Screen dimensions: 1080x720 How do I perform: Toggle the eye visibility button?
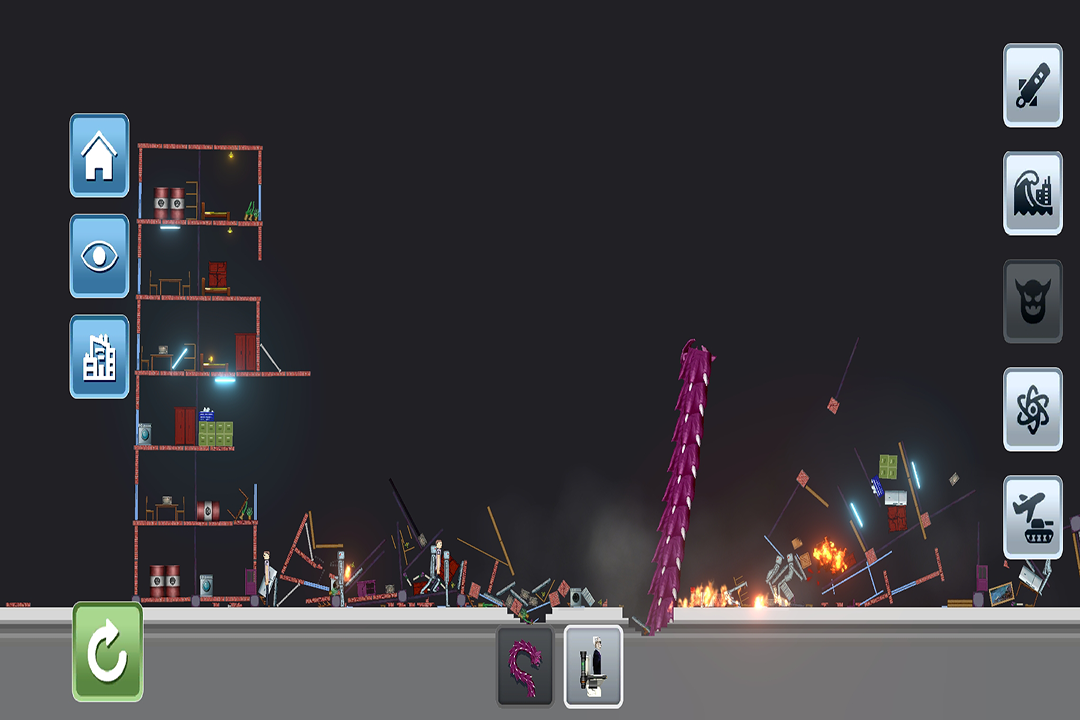pyautogui.click(x=99, y=256)
